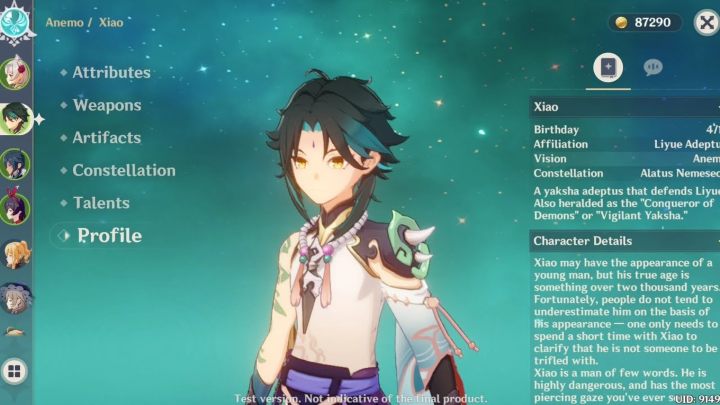Select the pink-haired character portrait
The width and height of the screenshot is (720, 405).
[15, 73]
